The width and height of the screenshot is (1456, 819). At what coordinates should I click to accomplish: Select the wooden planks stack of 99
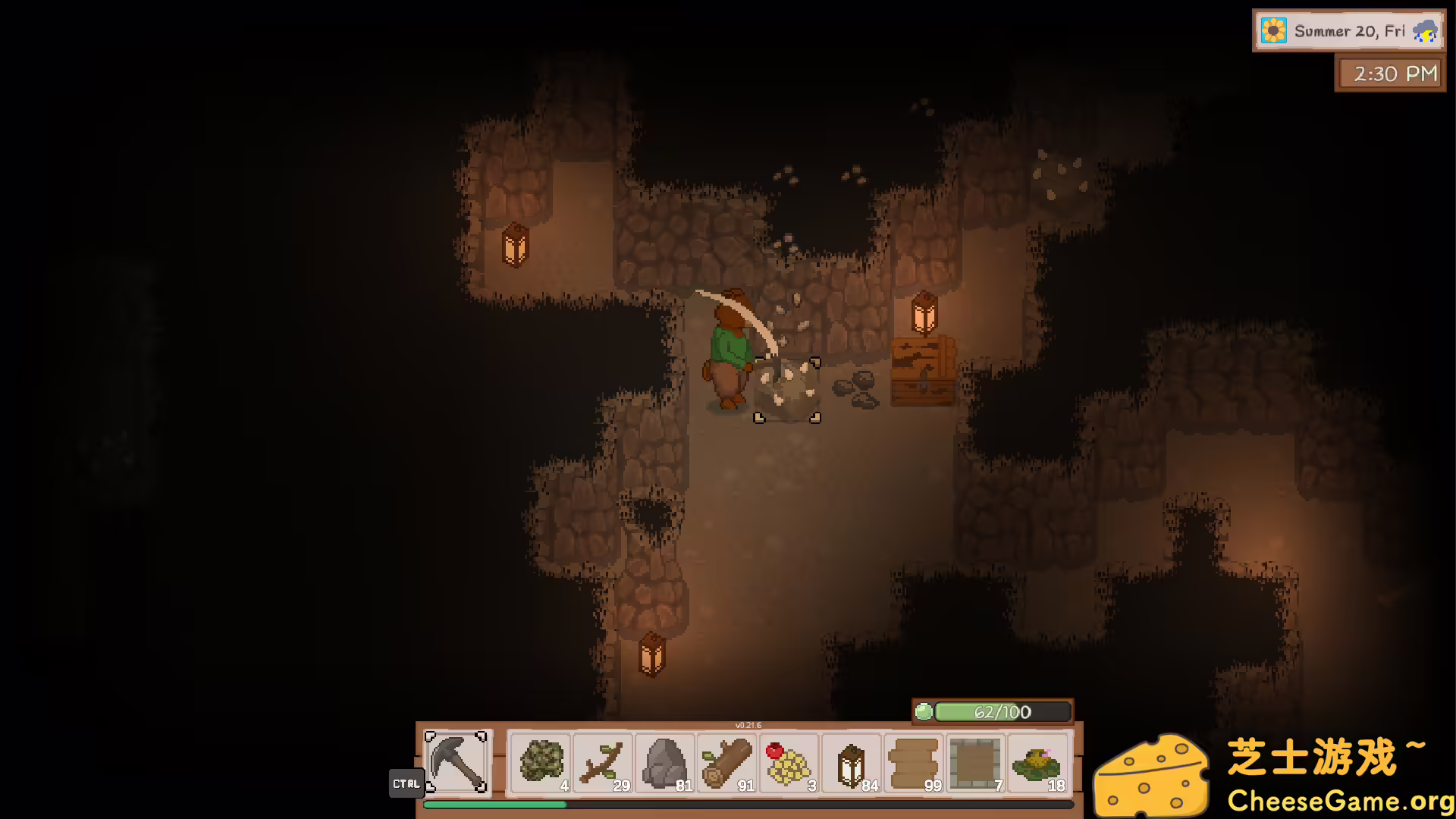coord(914,763)
